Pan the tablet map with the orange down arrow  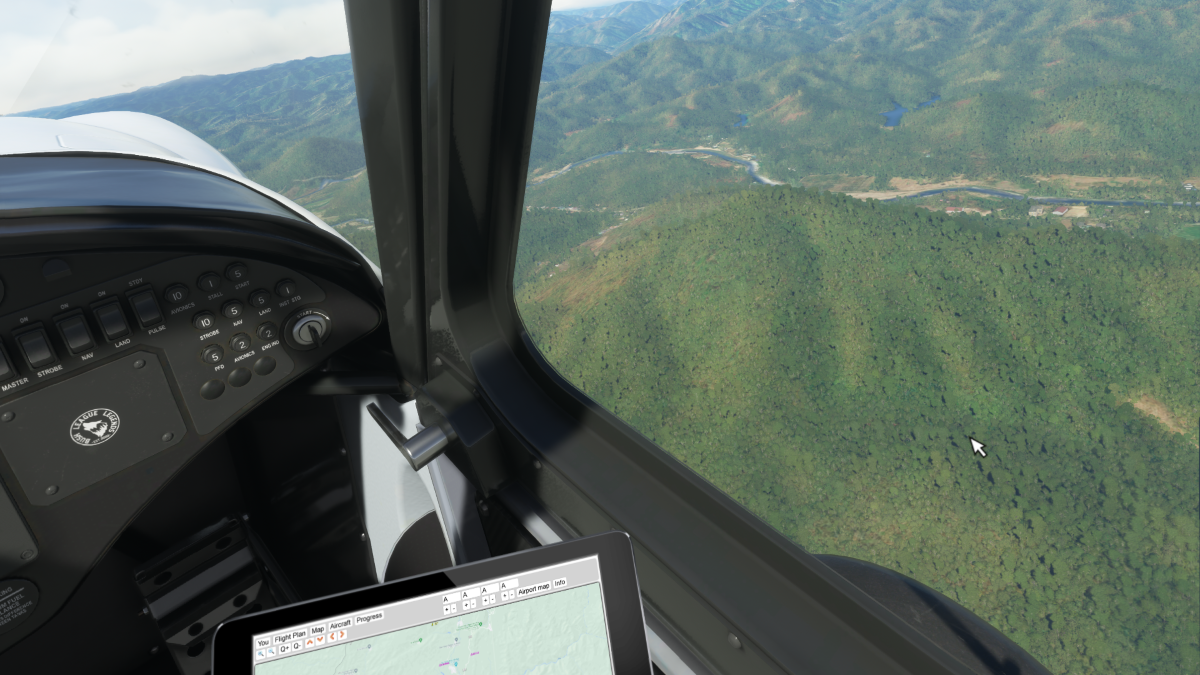[x=320, y=640]
